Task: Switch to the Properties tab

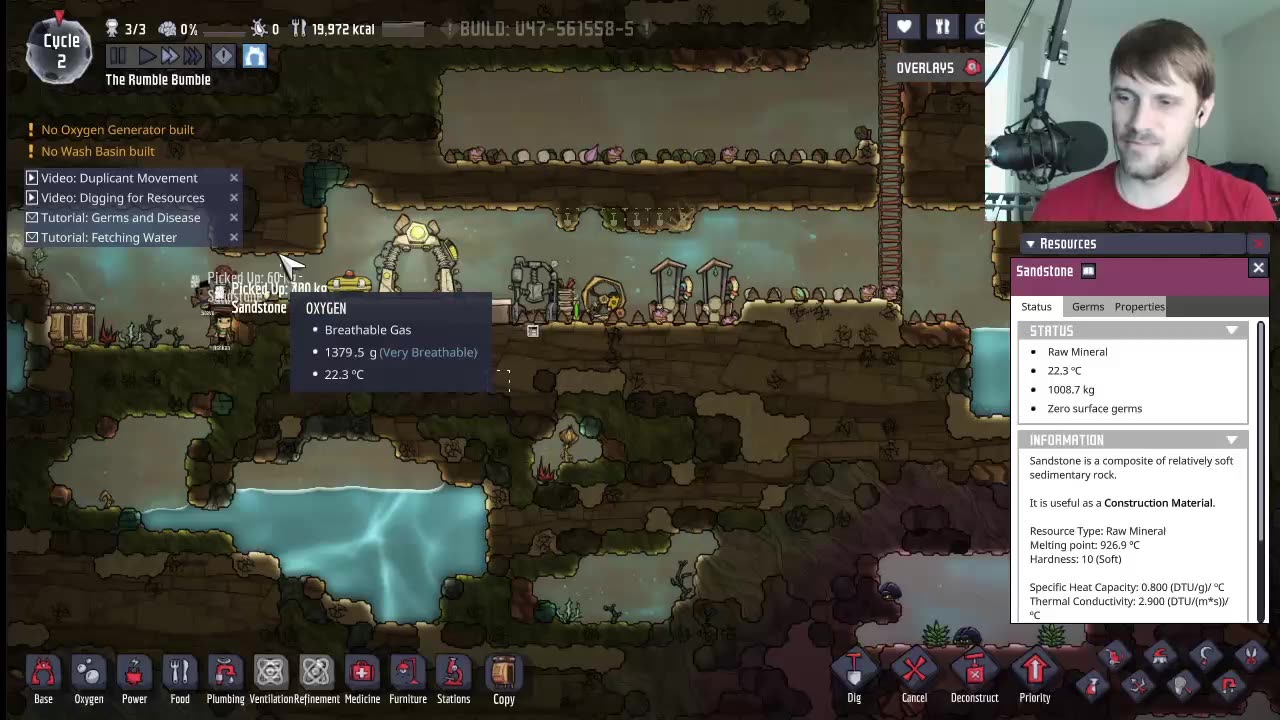Action: tap(1139, 306)
